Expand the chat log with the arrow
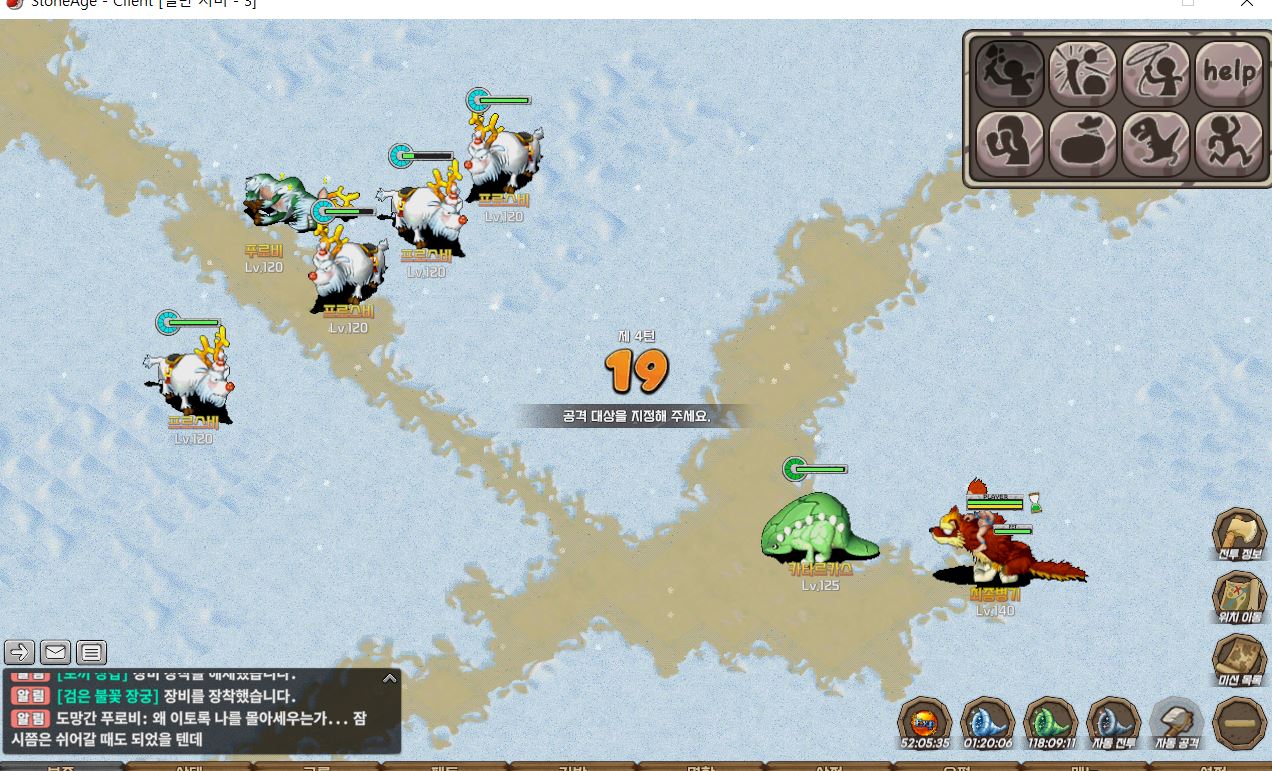 tap(390, 678)
